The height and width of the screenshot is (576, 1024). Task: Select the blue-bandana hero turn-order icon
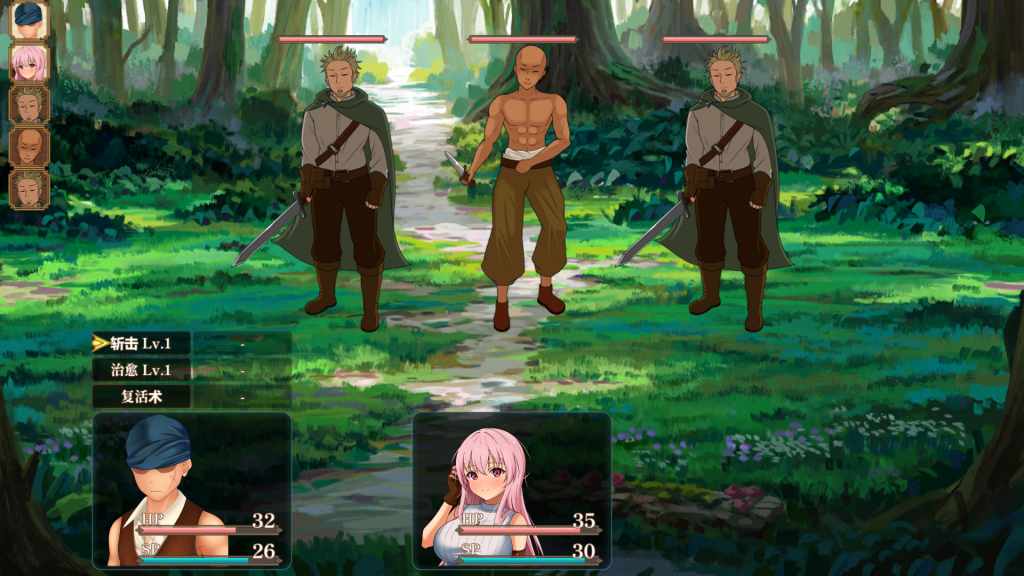pyautogui.click(x=29, y=20)
